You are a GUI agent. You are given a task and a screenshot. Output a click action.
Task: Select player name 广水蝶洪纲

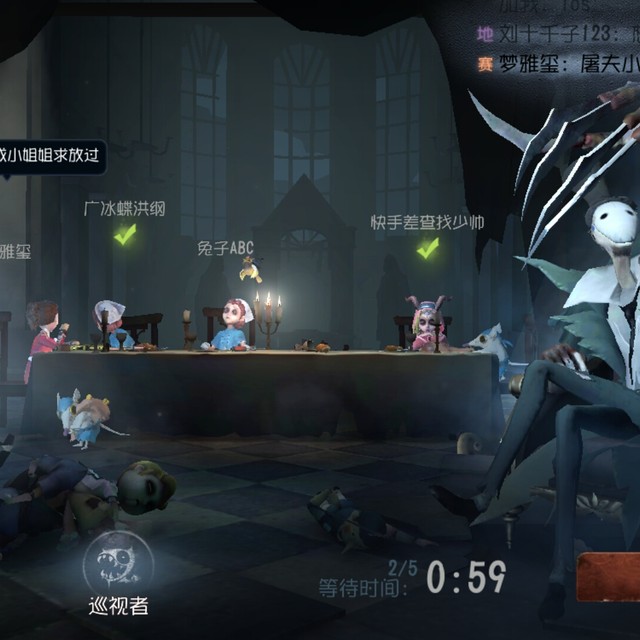click(x=125, y=209)
